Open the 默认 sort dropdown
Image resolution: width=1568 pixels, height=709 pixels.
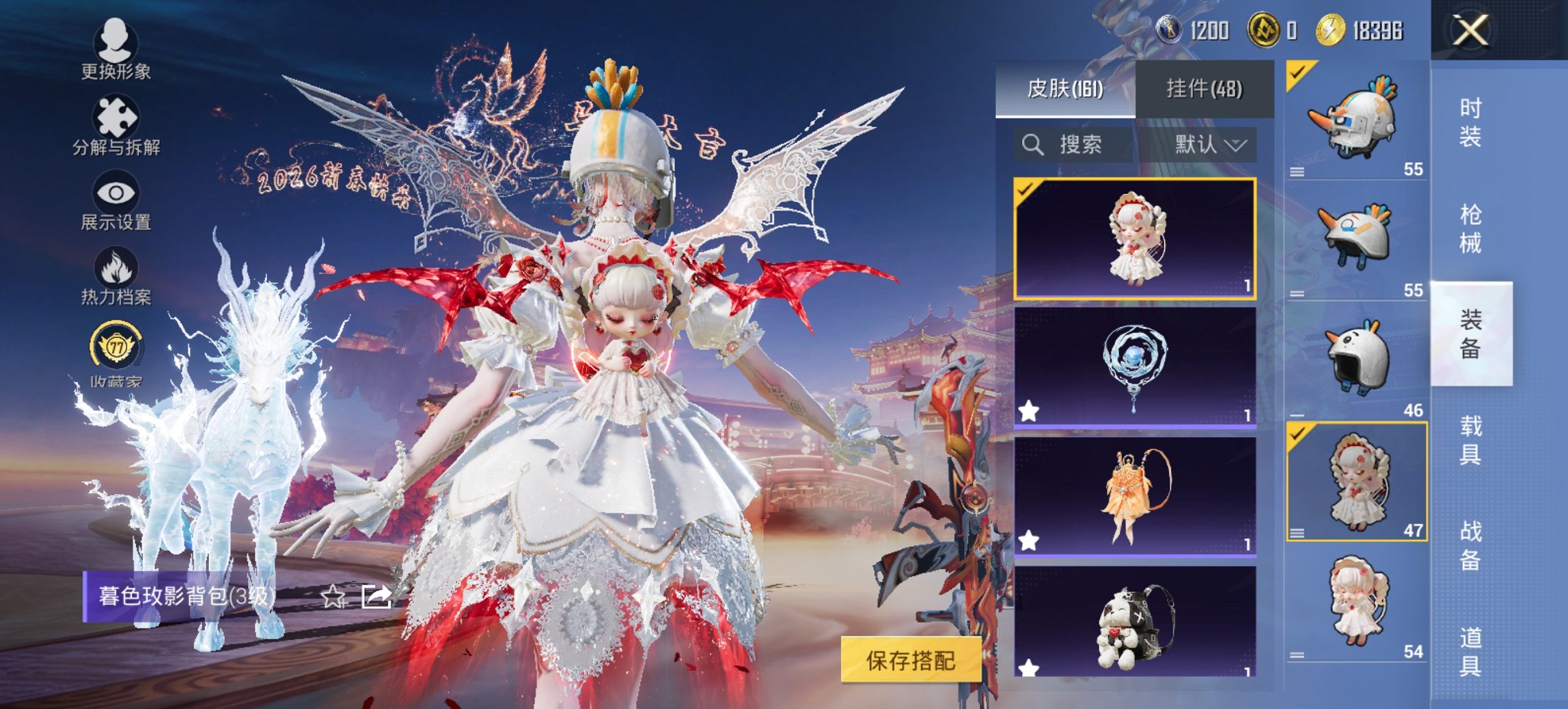(x=1208, y=145)
